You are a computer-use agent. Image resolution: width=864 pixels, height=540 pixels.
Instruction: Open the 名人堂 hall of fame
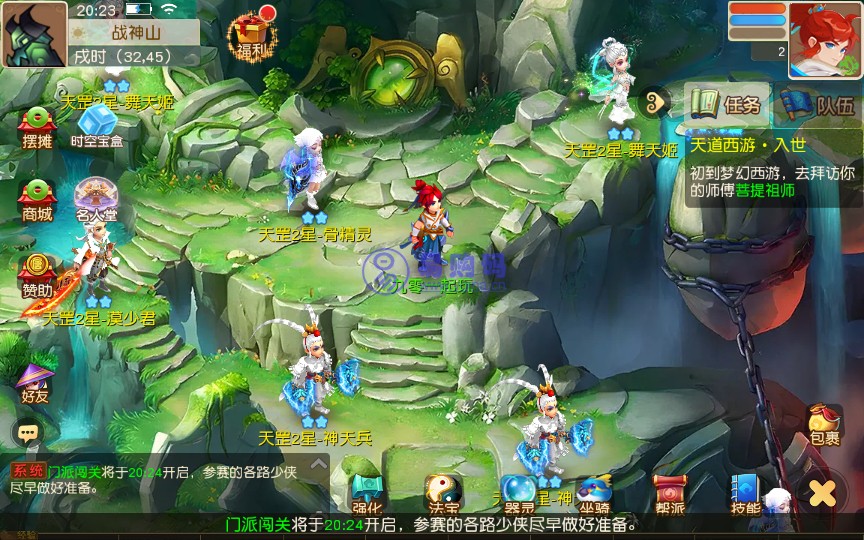click(x=96, y=198)
